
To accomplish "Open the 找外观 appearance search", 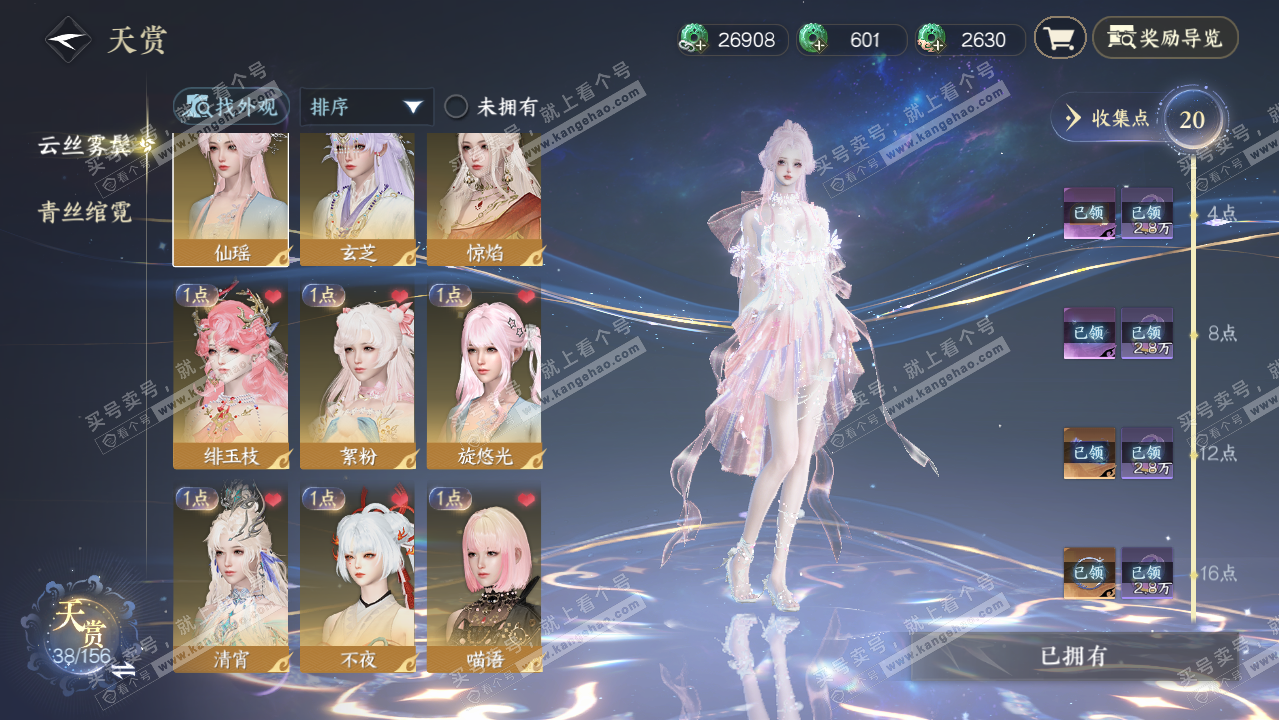I will [232, 107].
